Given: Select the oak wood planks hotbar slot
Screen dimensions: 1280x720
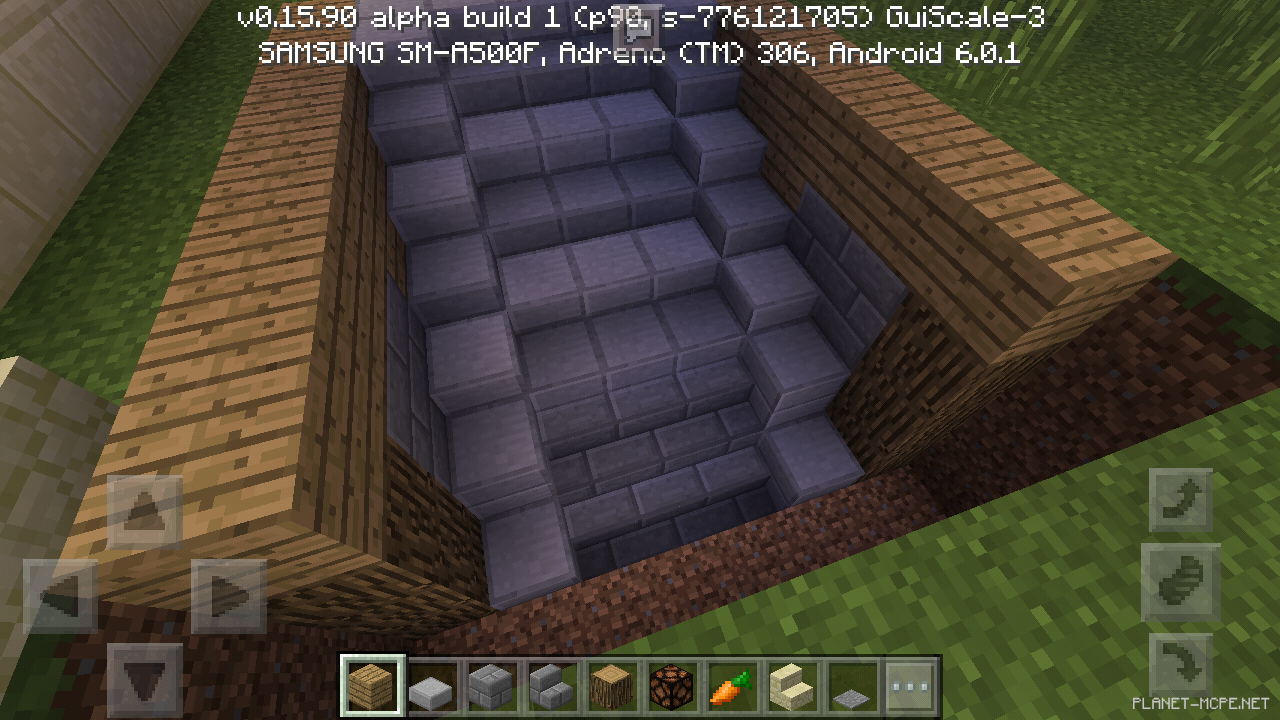Looking at the screenshot, I should pos(372,684).
